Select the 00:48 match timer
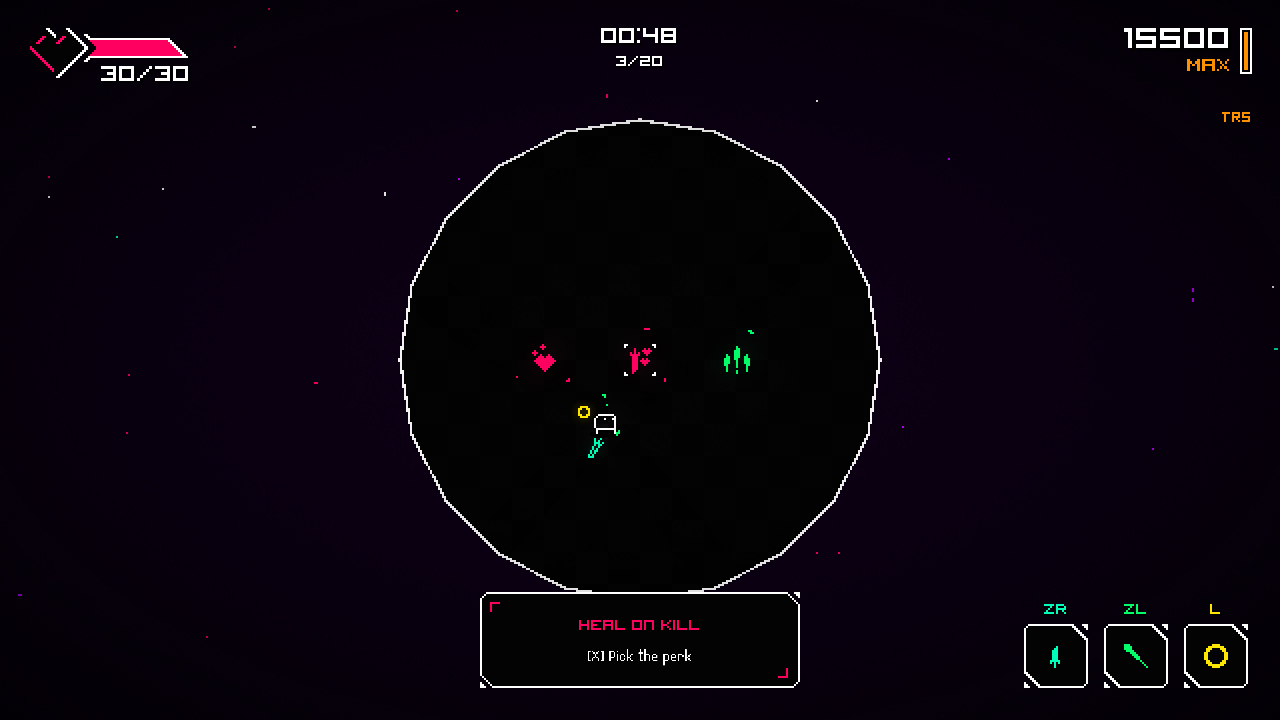Screen dimensions: 1280x720 pyautogui.click(x=639, y=35)
